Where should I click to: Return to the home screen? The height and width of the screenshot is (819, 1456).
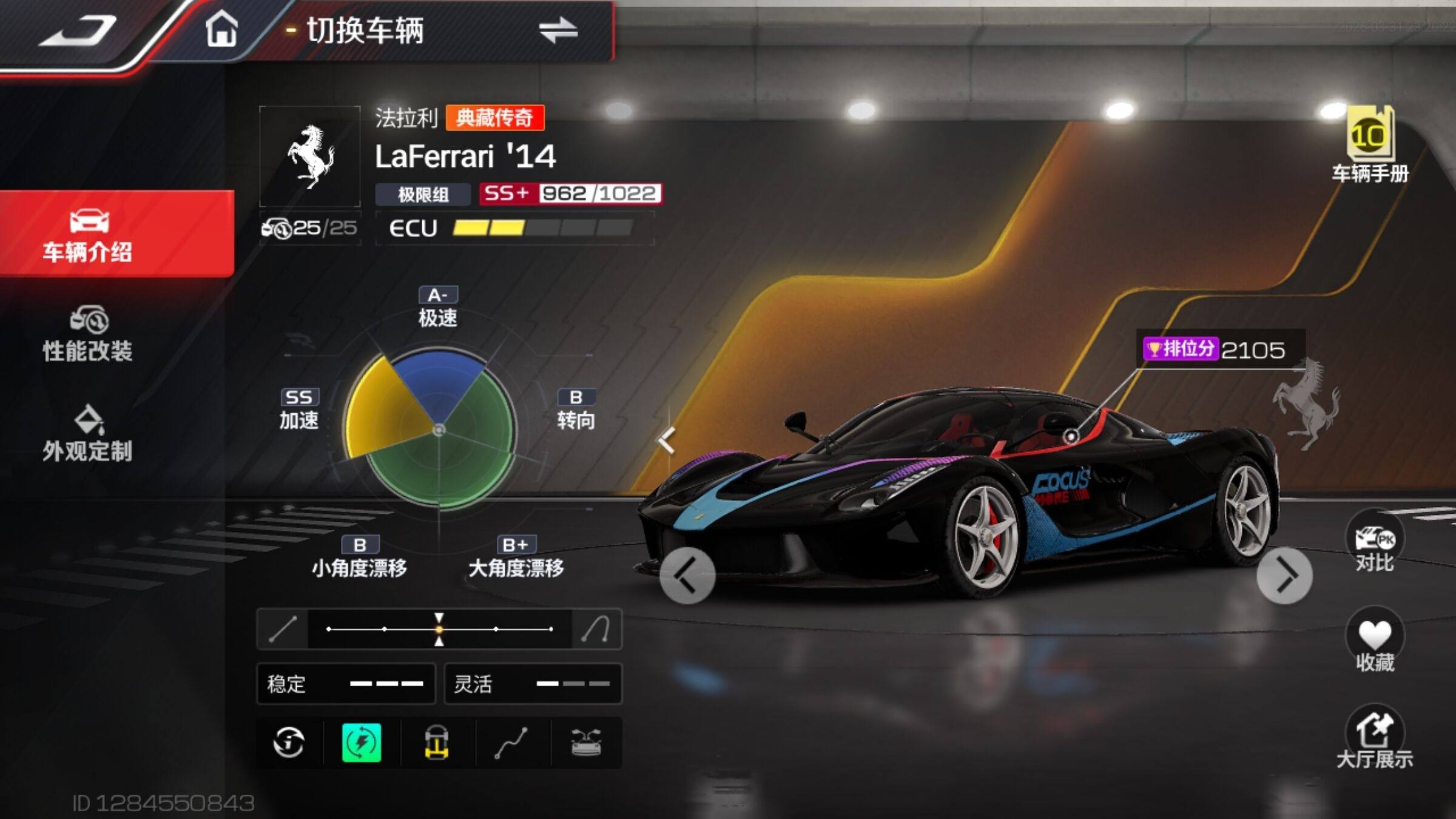[221, 29]
